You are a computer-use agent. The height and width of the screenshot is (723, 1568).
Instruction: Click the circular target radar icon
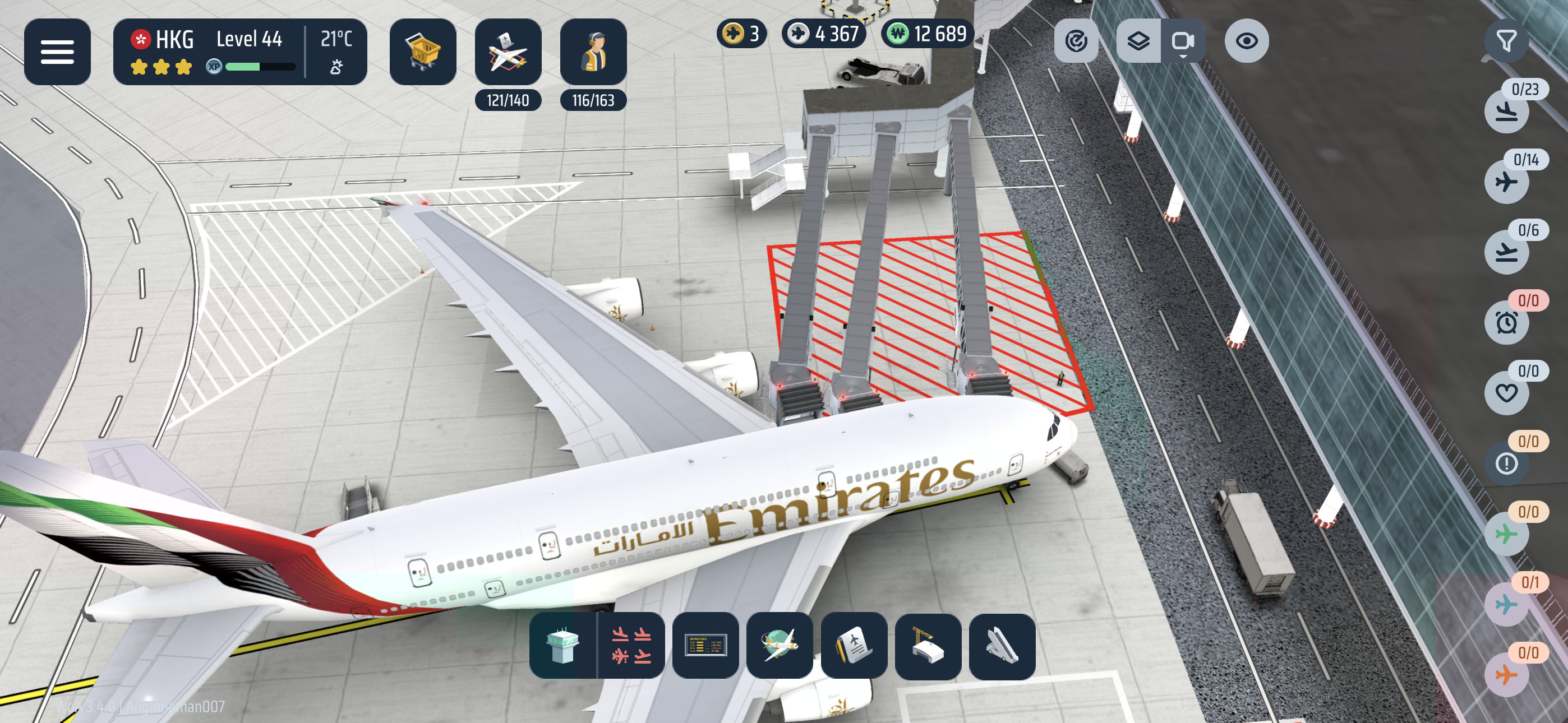pyautogui.click(x=1076, y=41)
